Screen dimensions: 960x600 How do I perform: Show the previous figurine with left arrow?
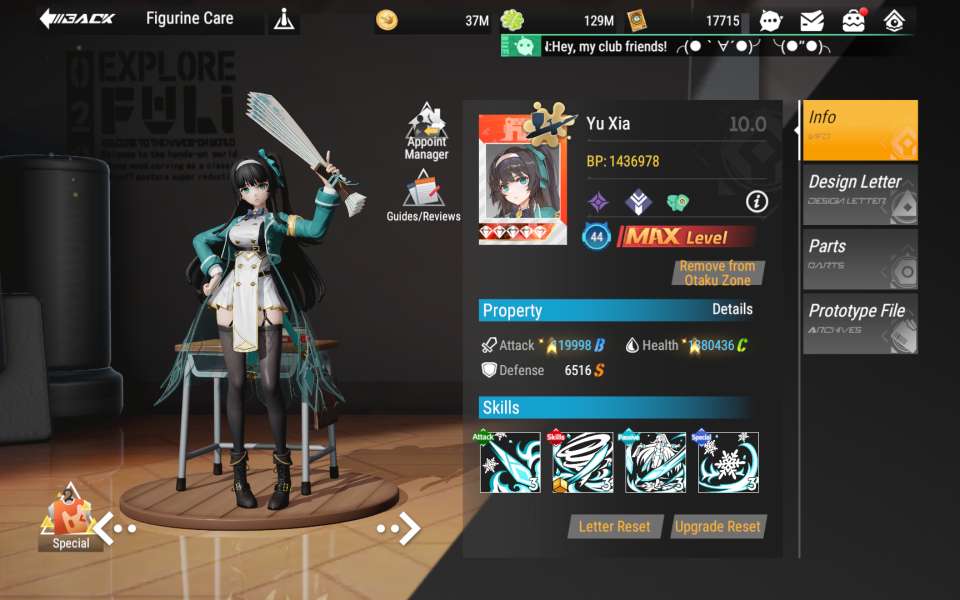tap(114, 527)
